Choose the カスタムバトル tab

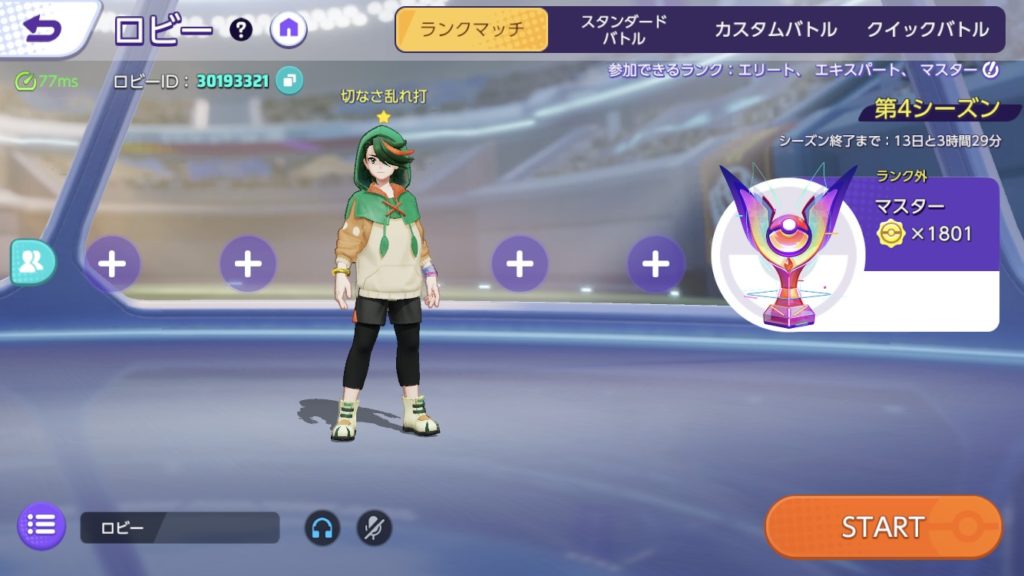point(775,29)
